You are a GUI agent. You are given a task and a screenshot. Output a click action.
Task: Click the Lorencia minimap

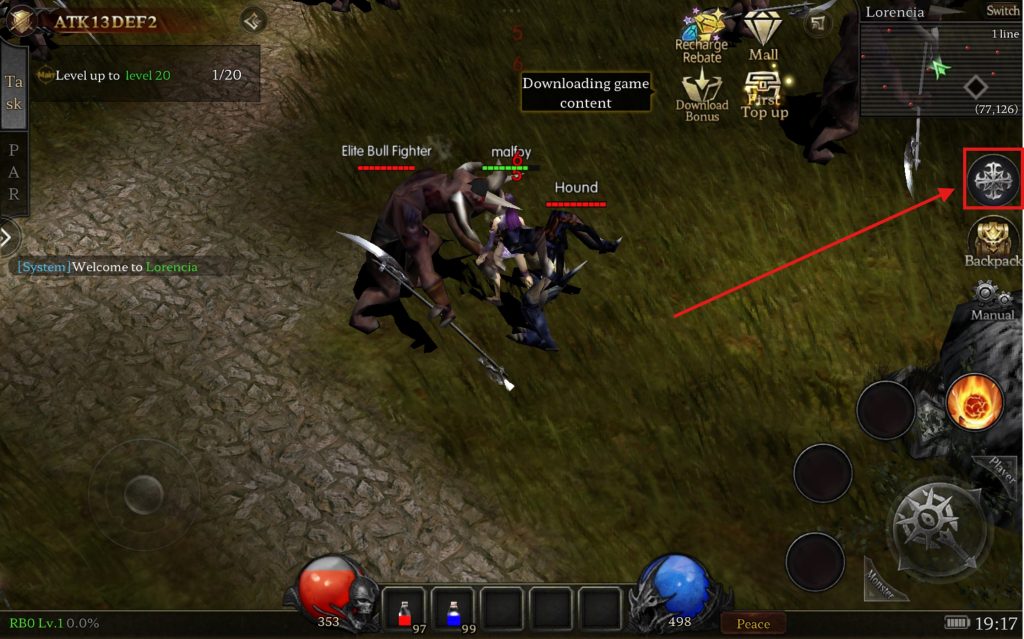[940, 70]
